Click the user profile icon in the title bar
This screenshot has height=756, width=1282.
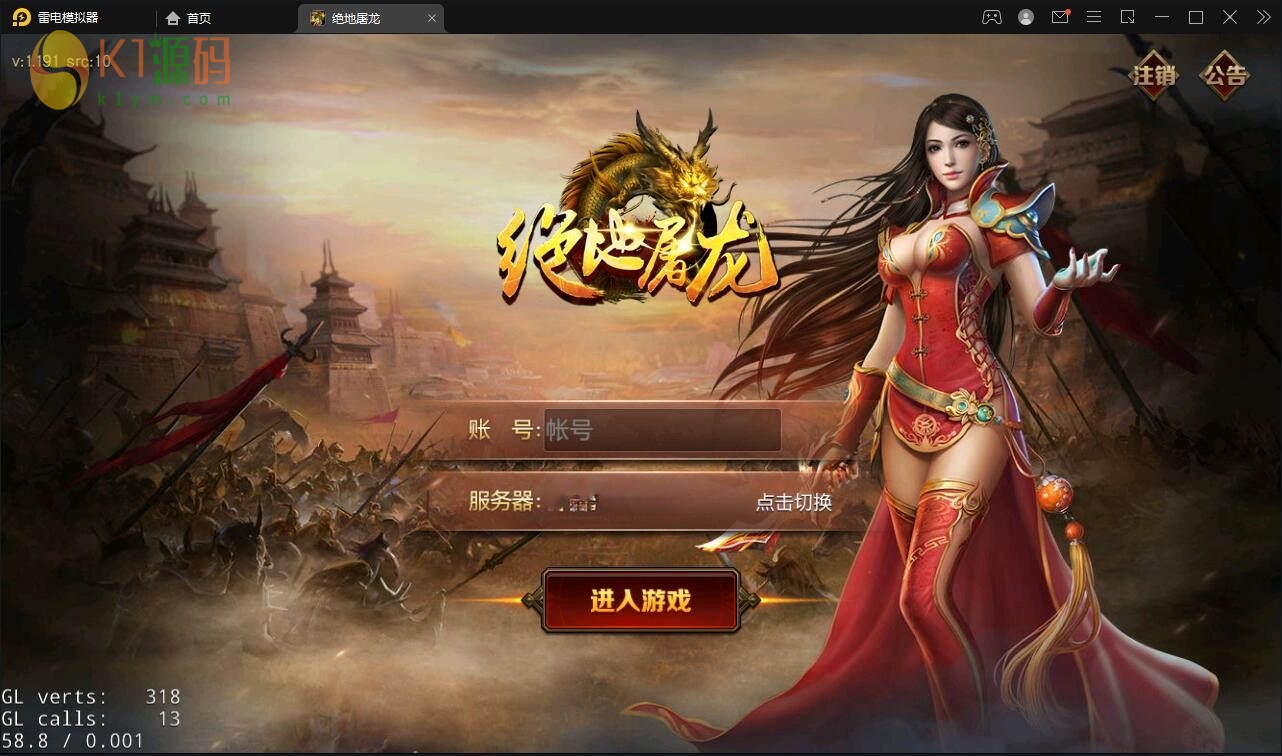pos(1025,17)
